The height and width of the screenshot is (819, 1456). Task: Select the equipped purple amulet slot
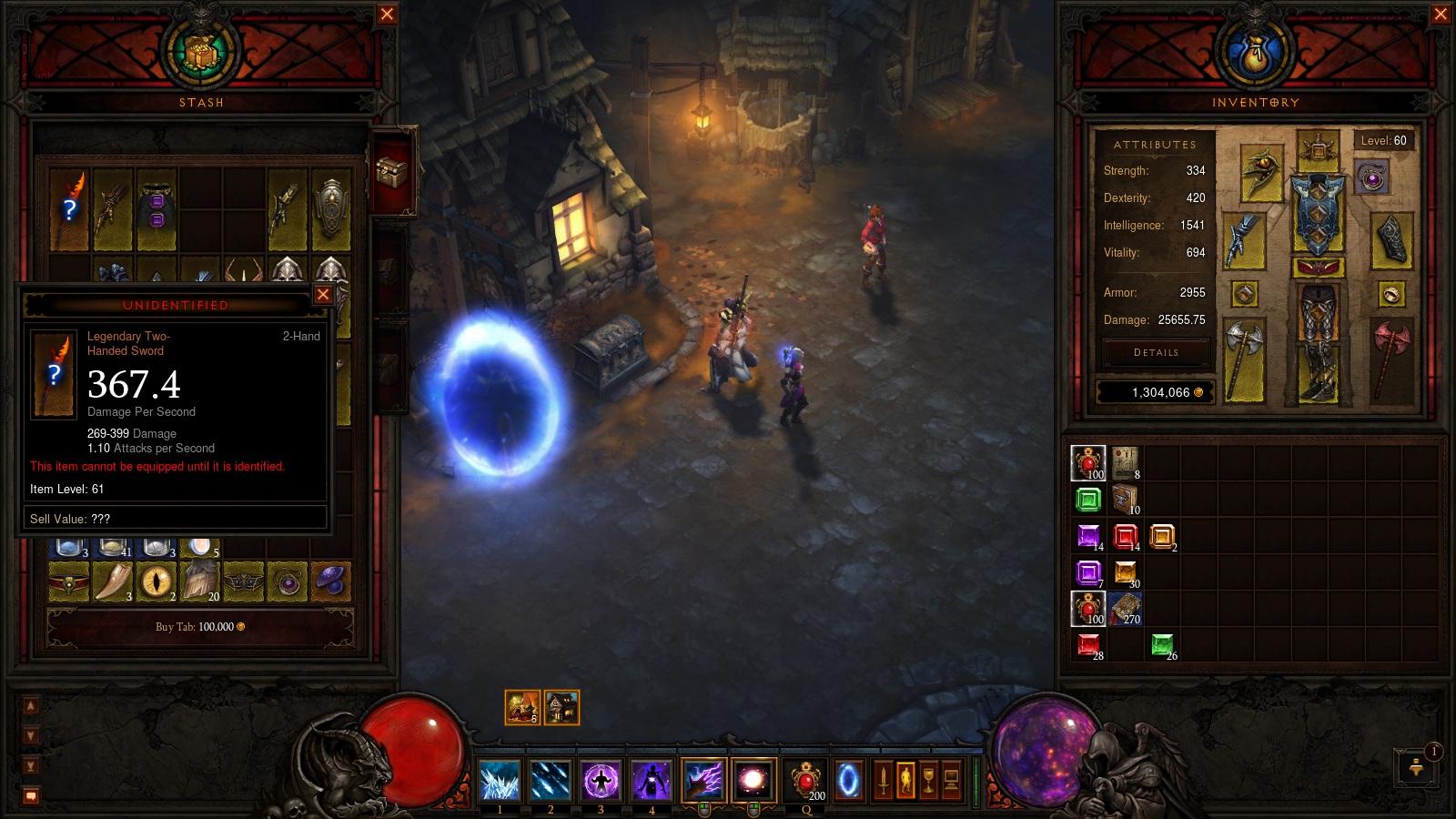coord(1372,177)
